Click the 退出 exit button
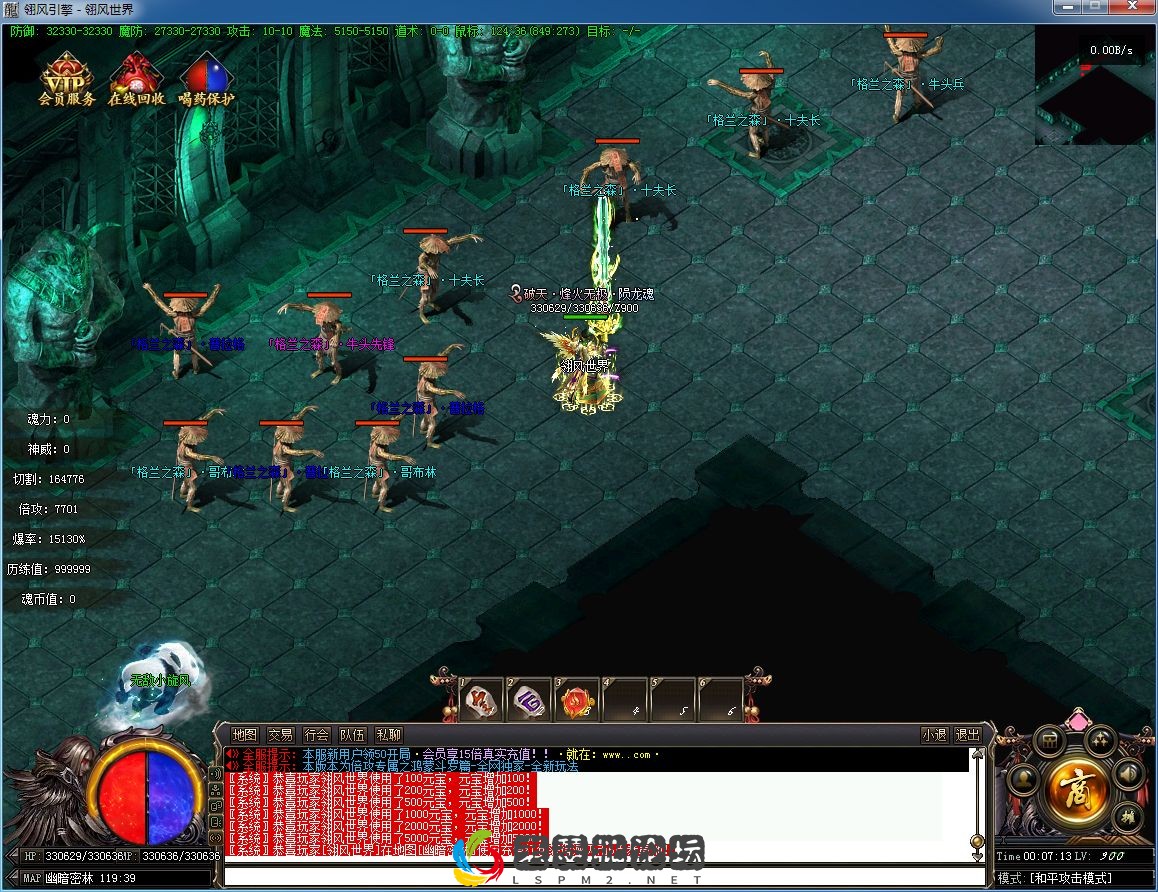This screenshot has width=1158, height=892. click(968, 735)
